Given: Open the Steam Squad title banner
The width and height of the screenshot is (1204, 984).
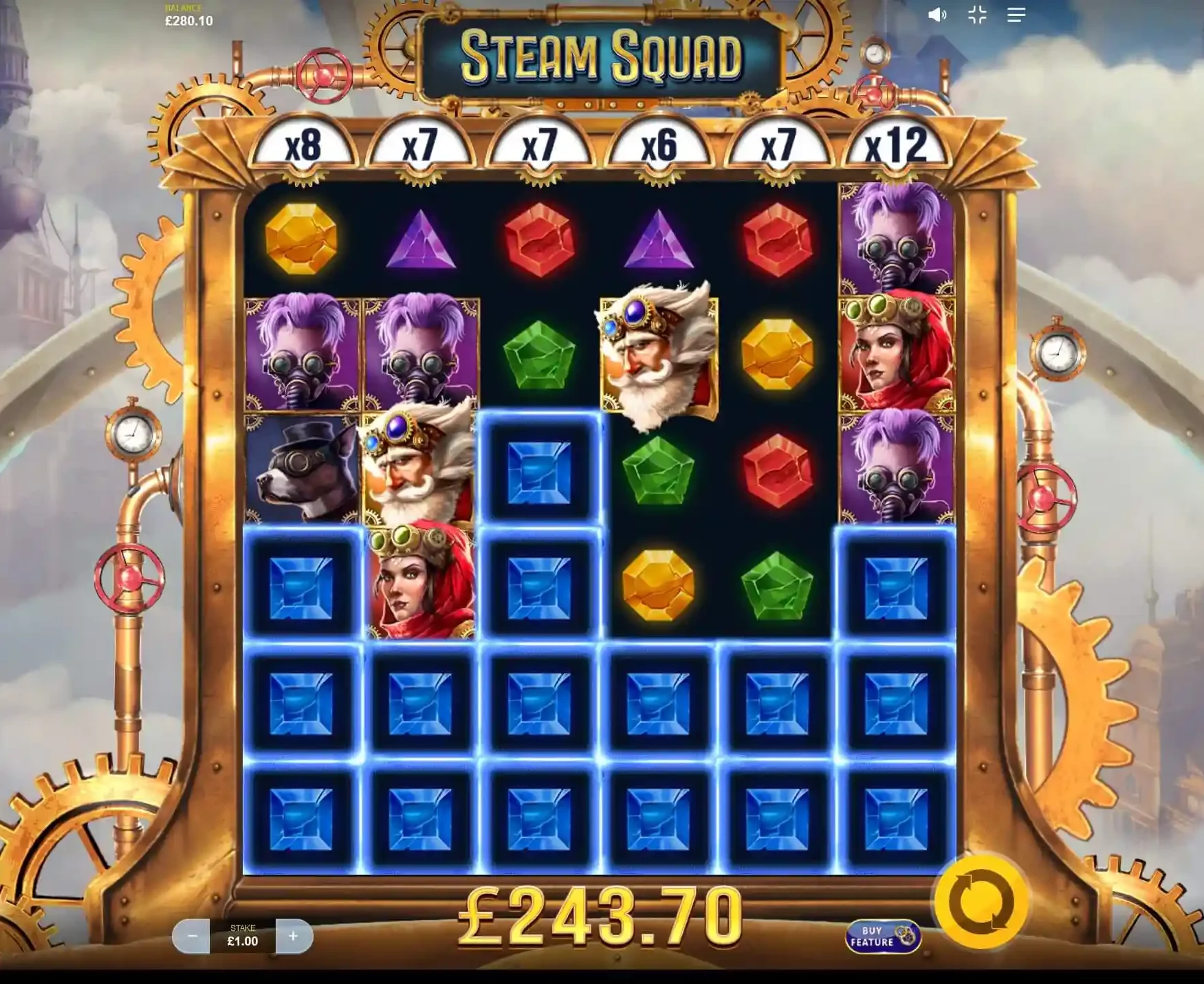Looking at the screenshot, I should tap(600, 59).
